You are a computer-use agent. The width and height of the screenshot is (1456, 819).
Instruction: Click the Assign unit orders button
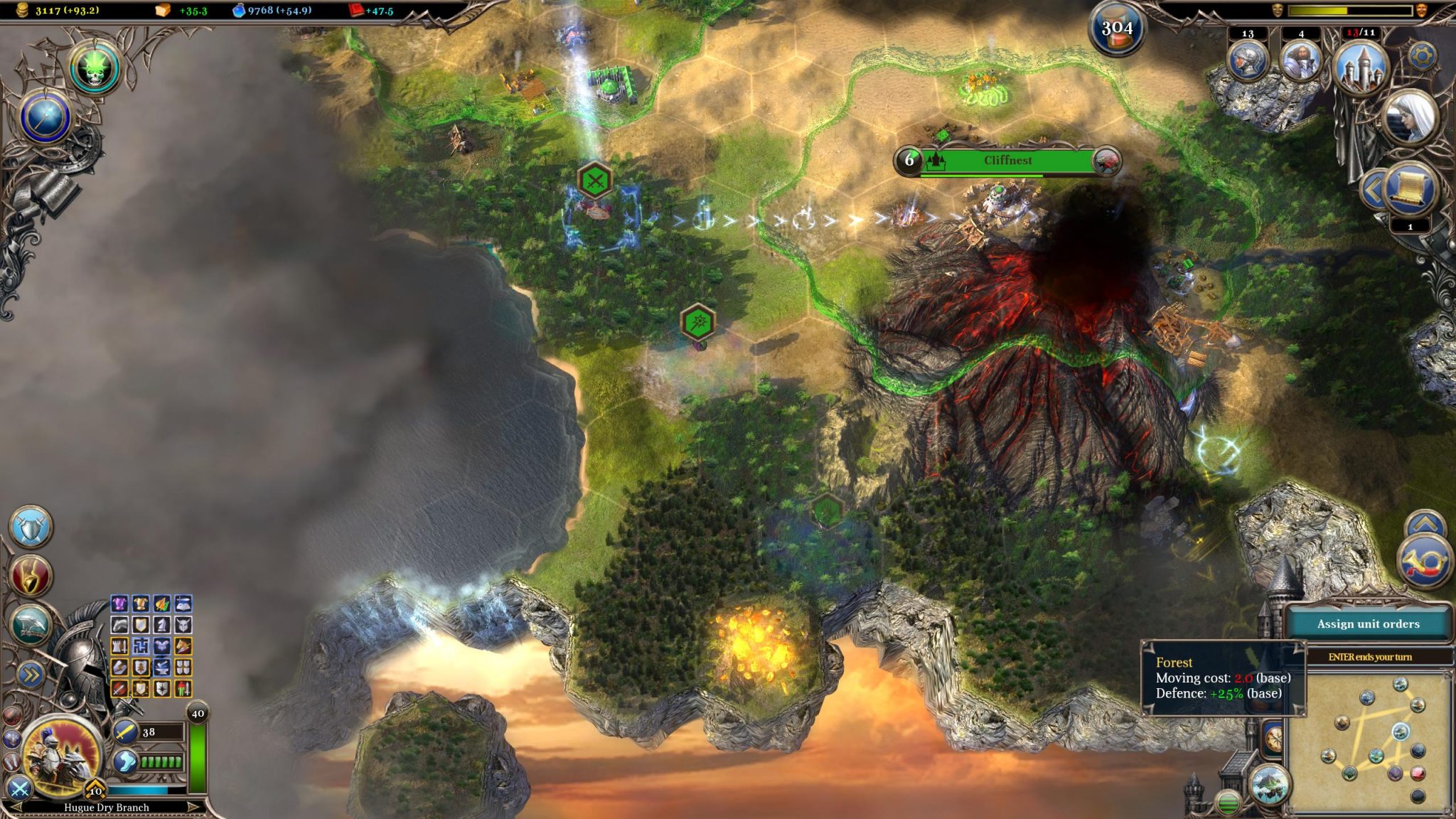point(1368,623)
